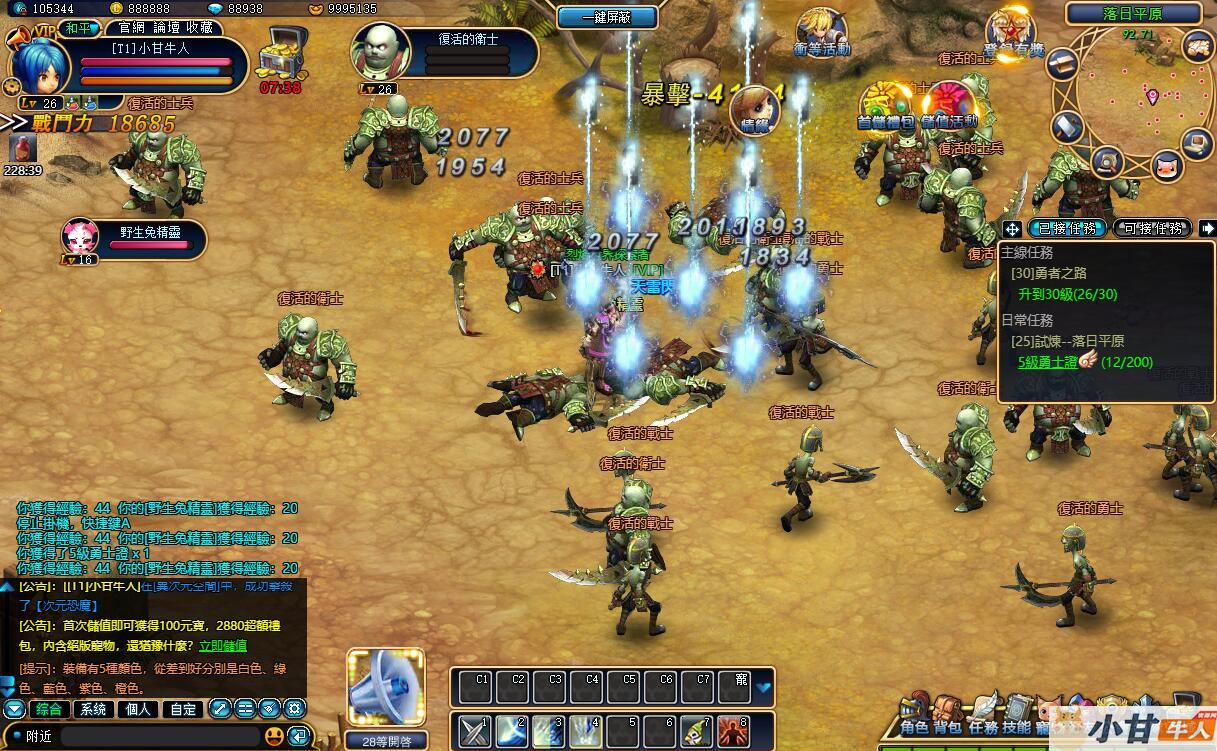
Task: Switch to the 可接任務 quest tab
Action: point(1152,228)
